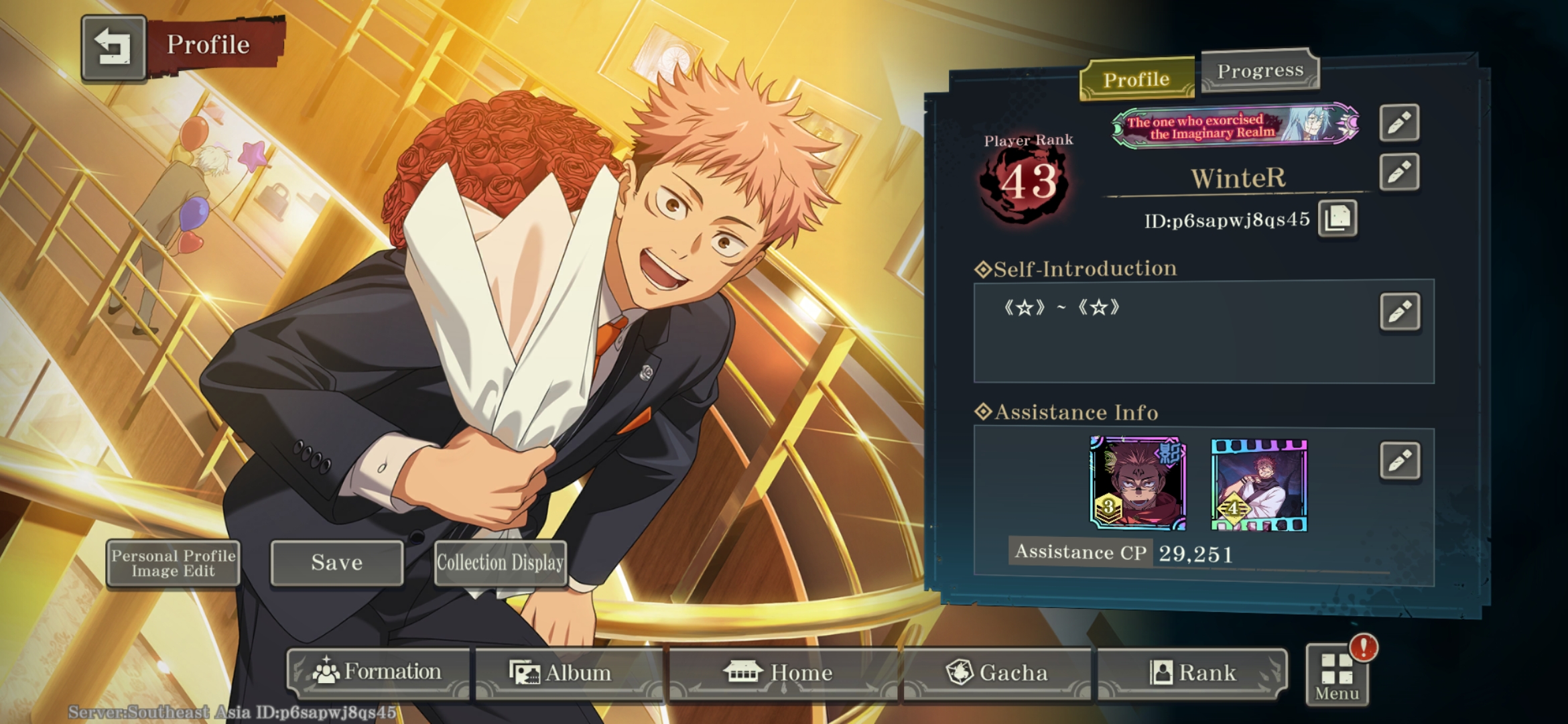Edit the player name WinteR
Viewport: 1568px width, 724px height.
1399,172
